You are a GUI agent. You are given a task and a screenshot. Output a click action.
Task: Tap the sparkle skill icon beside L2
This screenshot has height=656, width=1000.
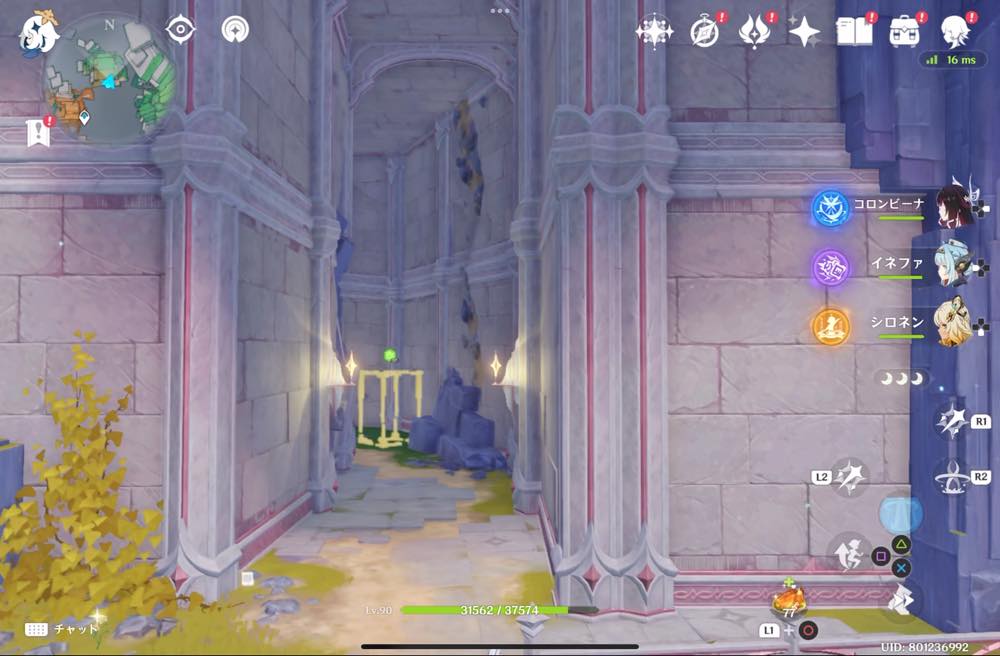[x=851, y=476]
